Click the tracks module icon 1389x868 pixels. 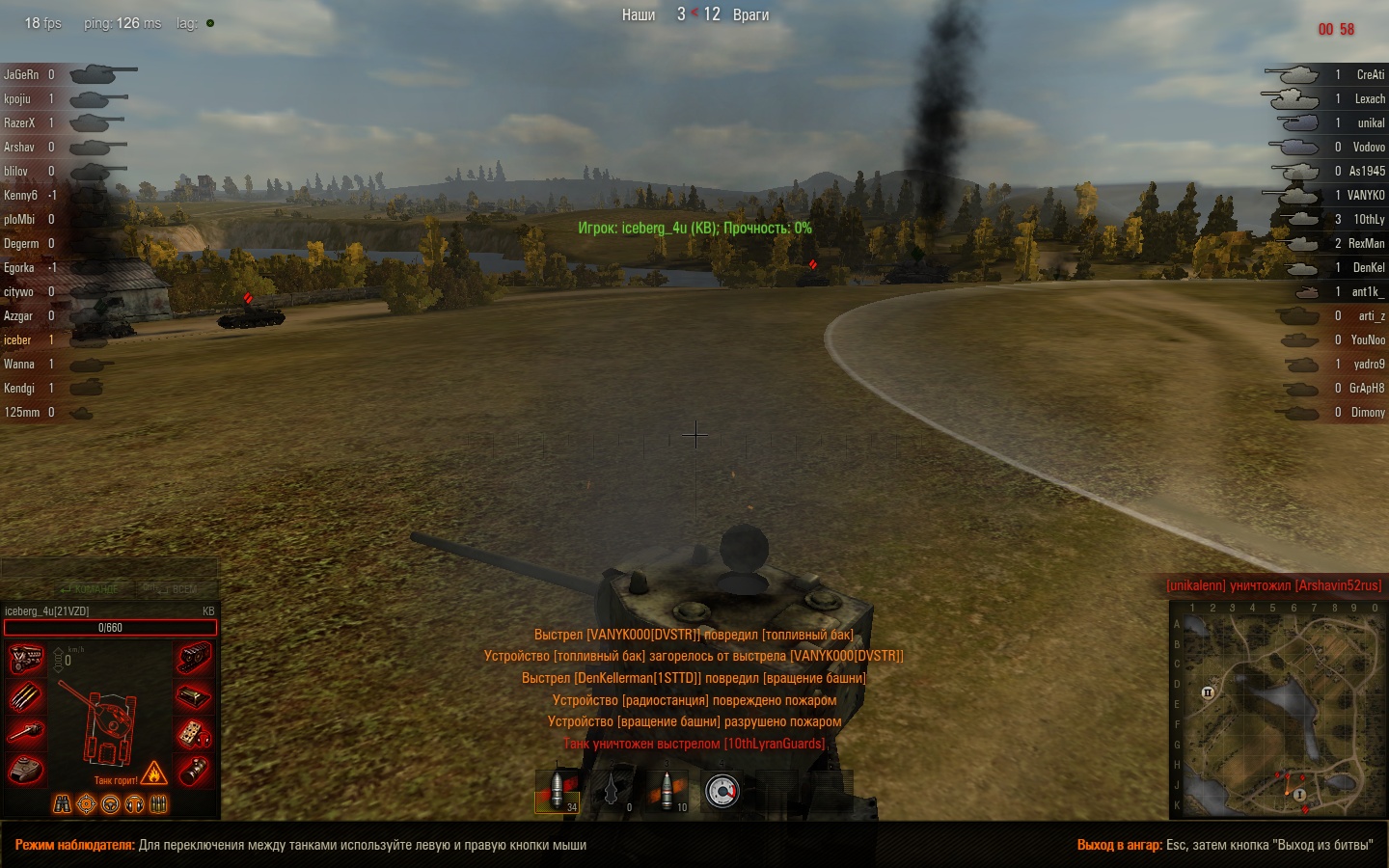[x=194, y=659]
